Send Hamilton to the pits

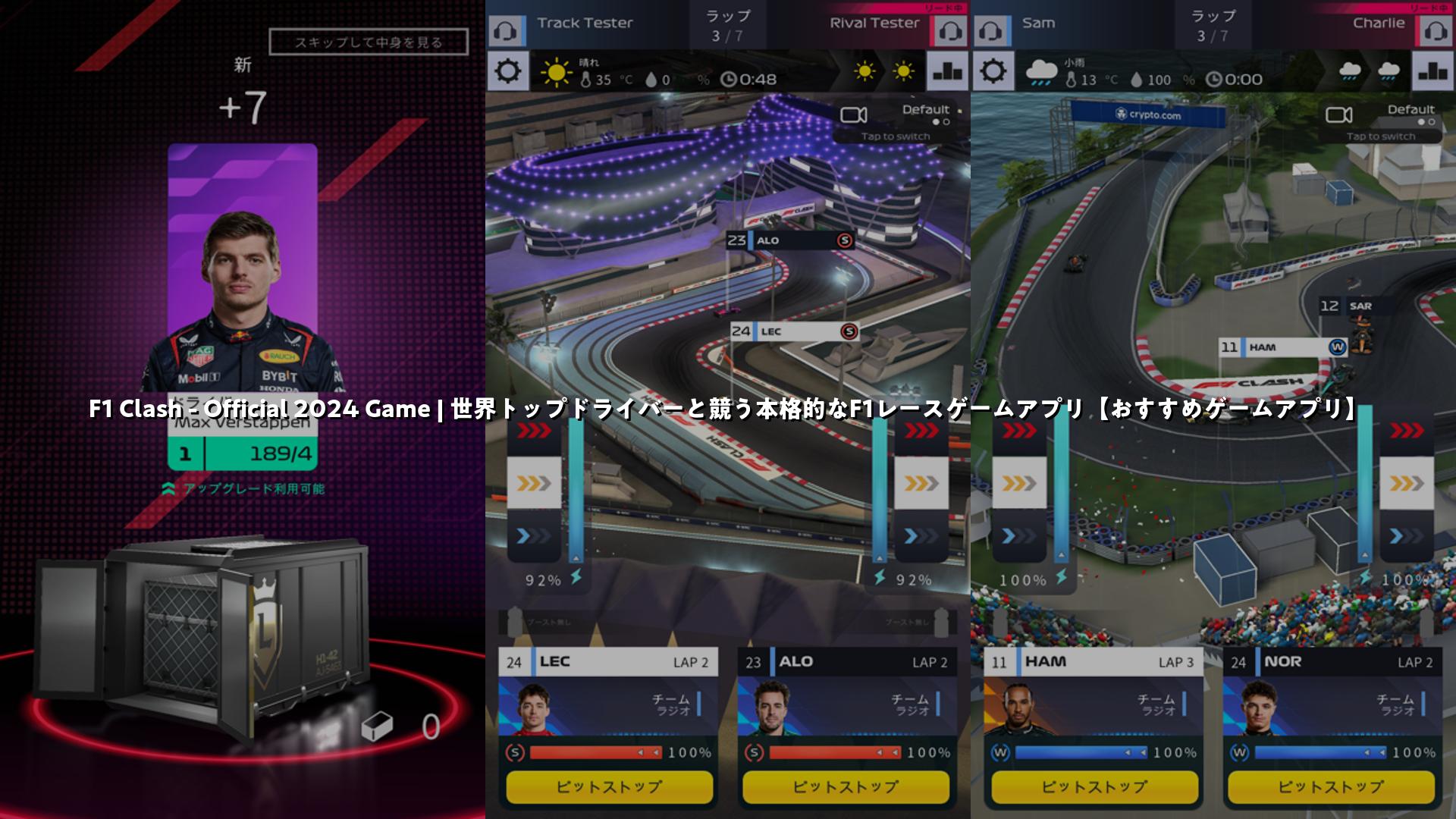pyautogui.click(x=1094, y=787)
